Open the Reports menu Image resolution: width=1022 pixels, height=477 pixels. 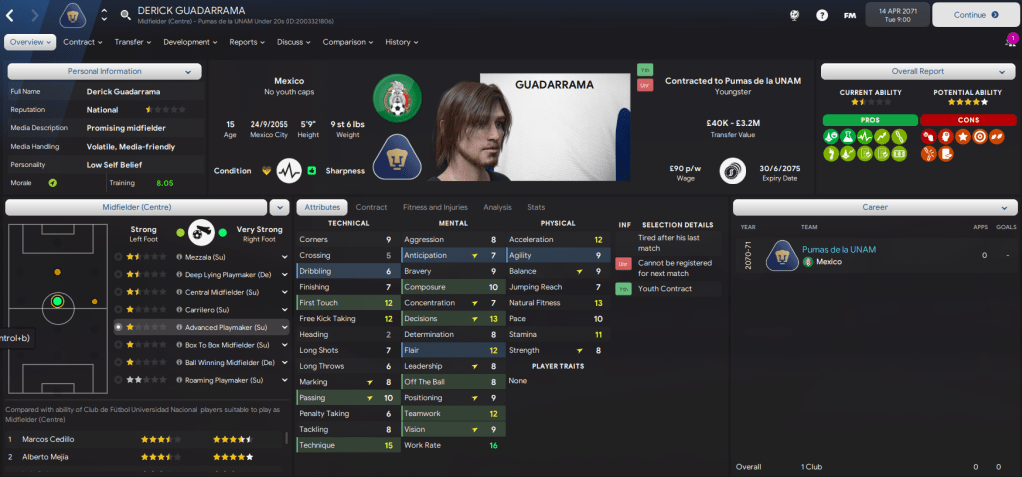tap(246, 42)
